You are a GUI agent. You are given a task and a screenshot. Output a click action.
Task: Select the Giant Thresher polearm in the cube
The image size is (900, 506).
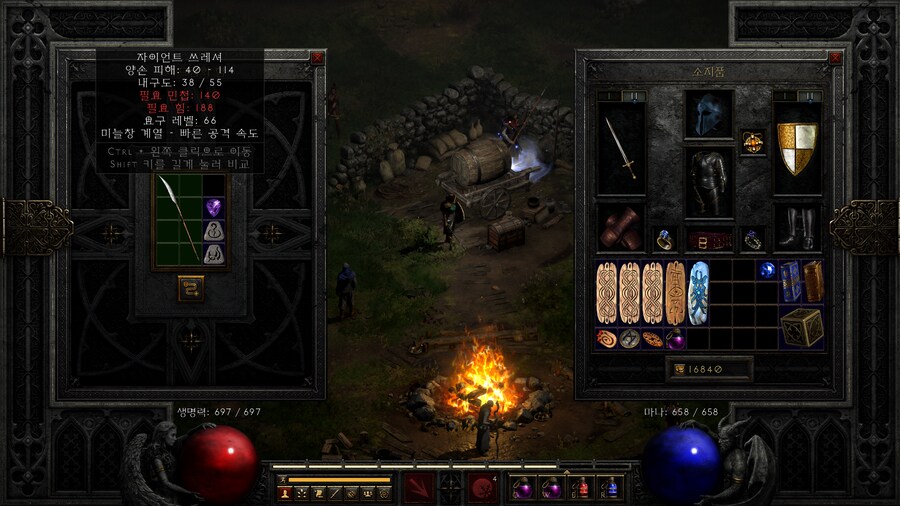(178, 222)
